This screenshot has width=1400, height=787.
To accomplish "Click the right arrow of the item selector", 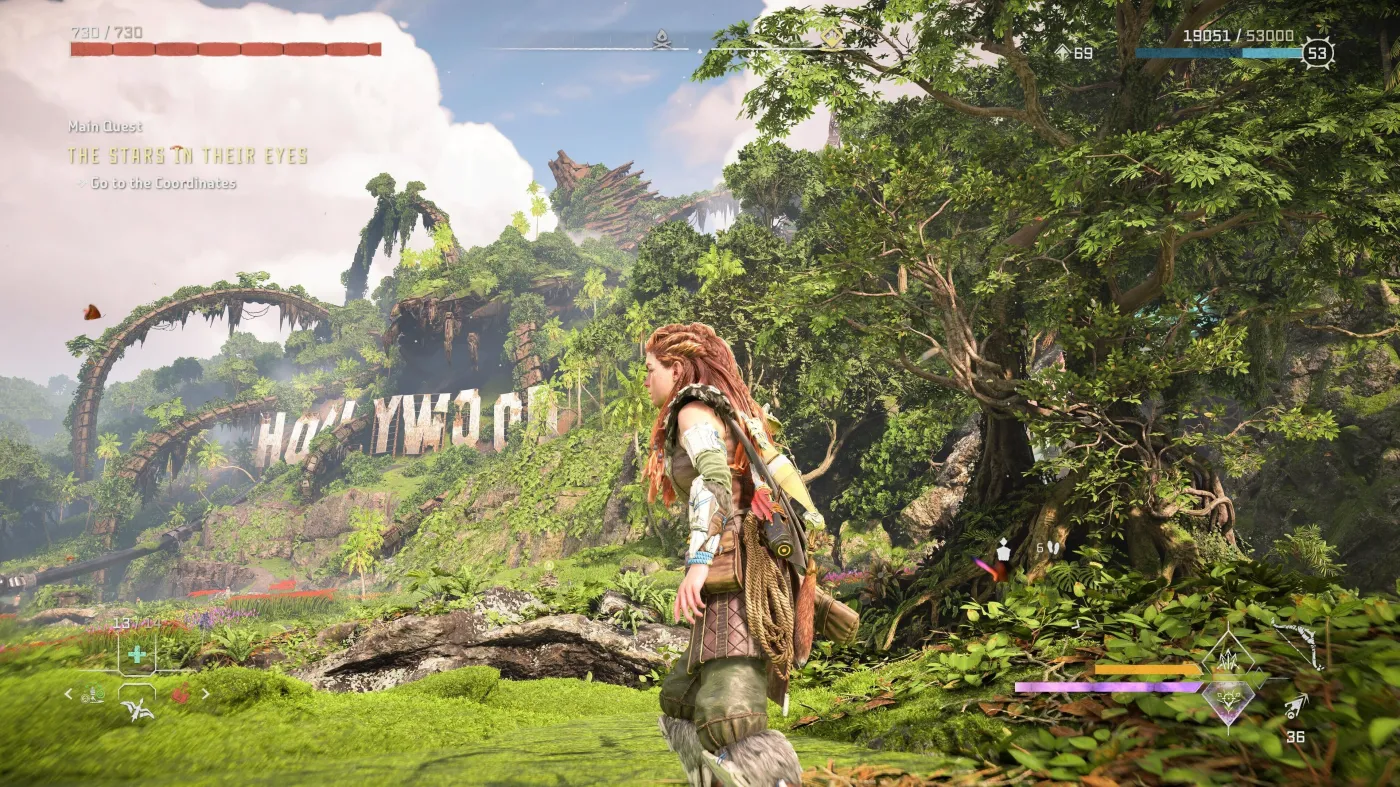I will coord(206,693).
